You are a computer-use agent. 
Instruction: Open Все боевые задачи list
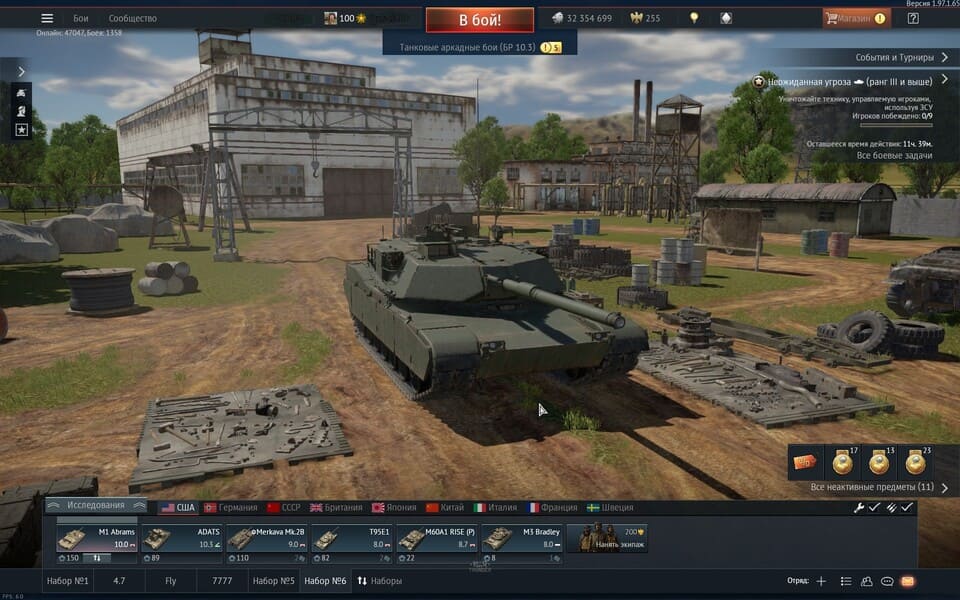click(894, 155)
